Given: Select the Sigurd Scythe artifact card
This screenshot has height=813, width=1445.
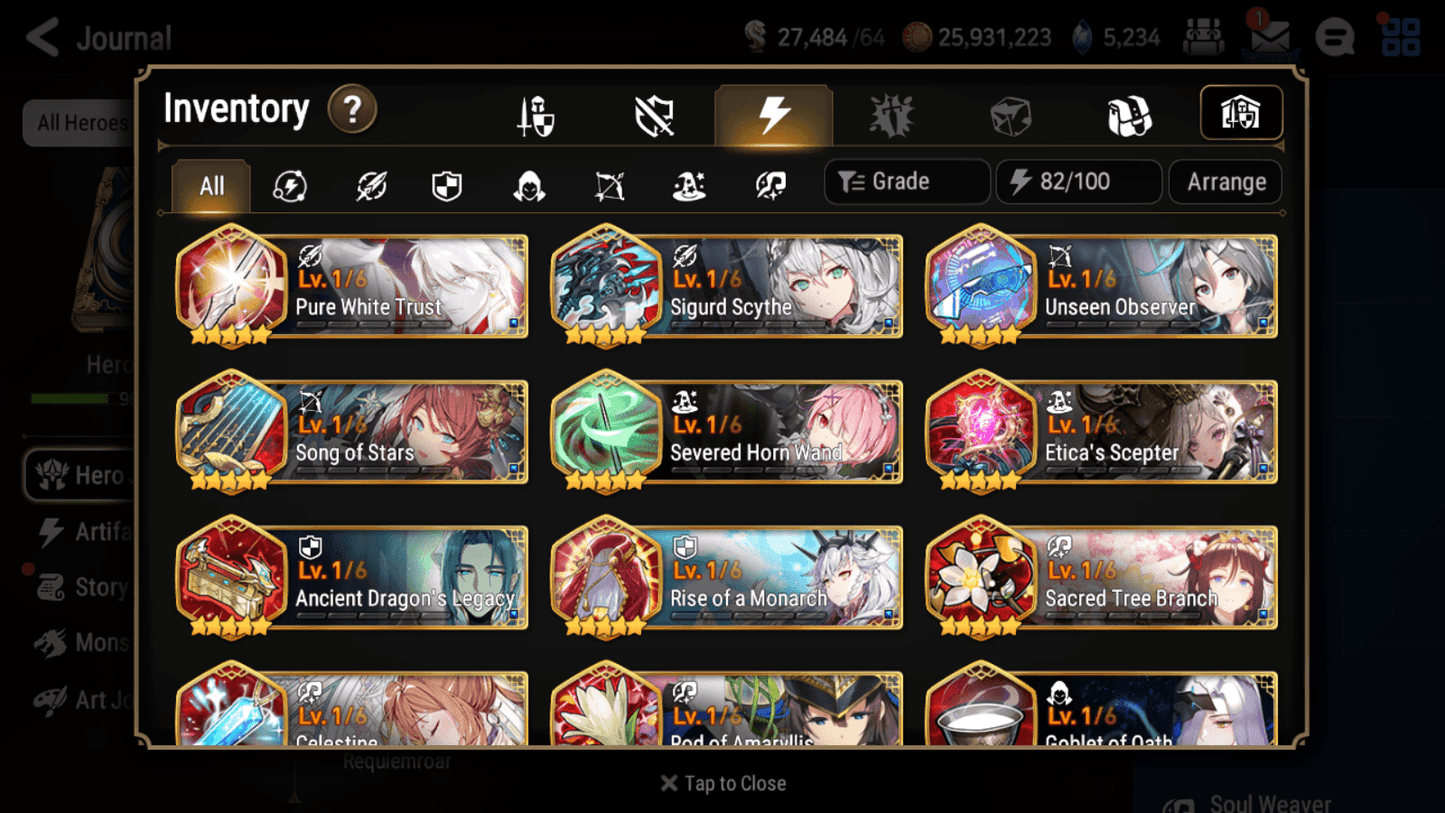Looking at the screenshot, I should tap(725, 287).
